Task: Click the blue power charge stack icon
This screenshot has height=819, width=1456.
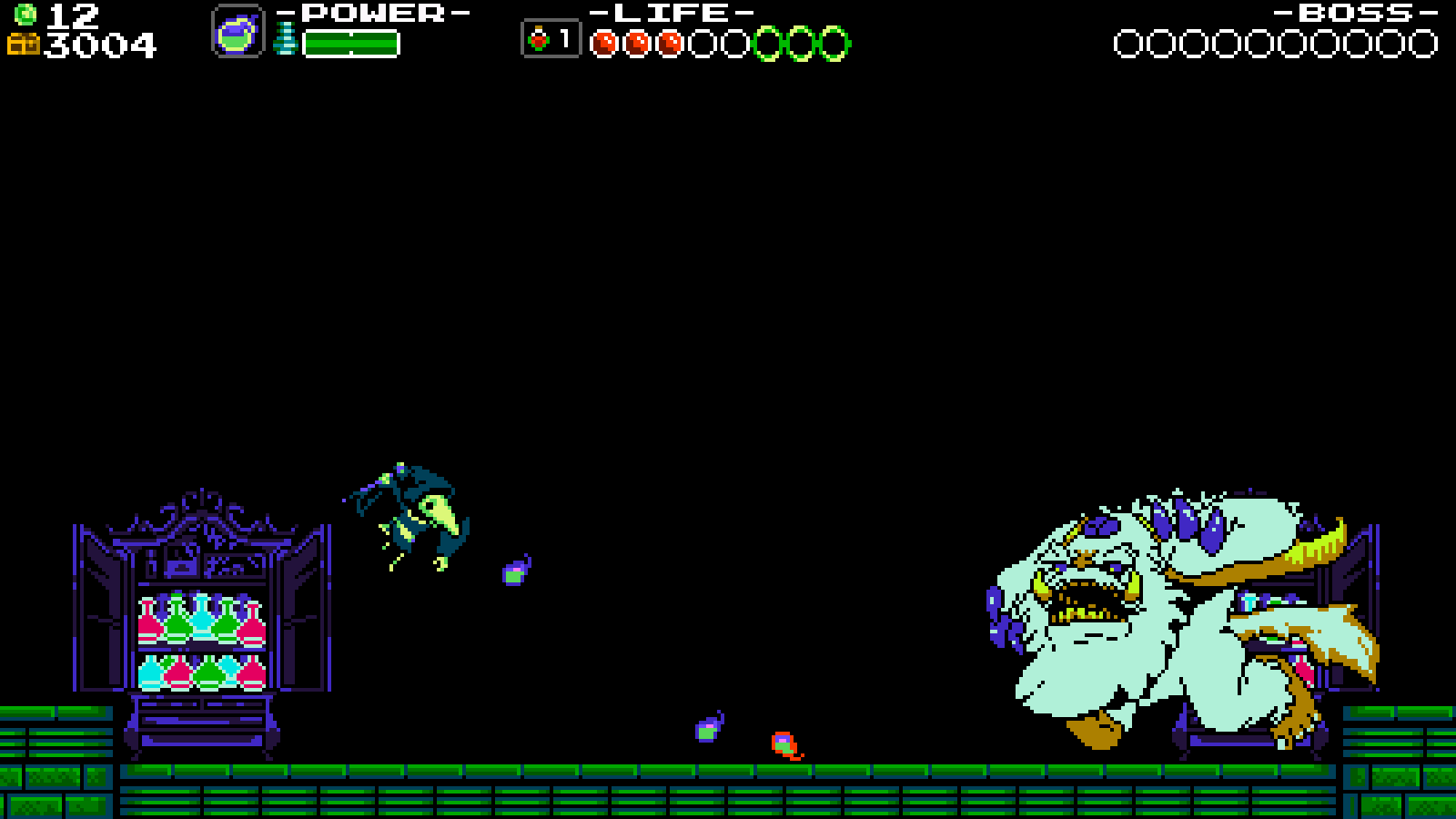Action: tap(285, 38)
